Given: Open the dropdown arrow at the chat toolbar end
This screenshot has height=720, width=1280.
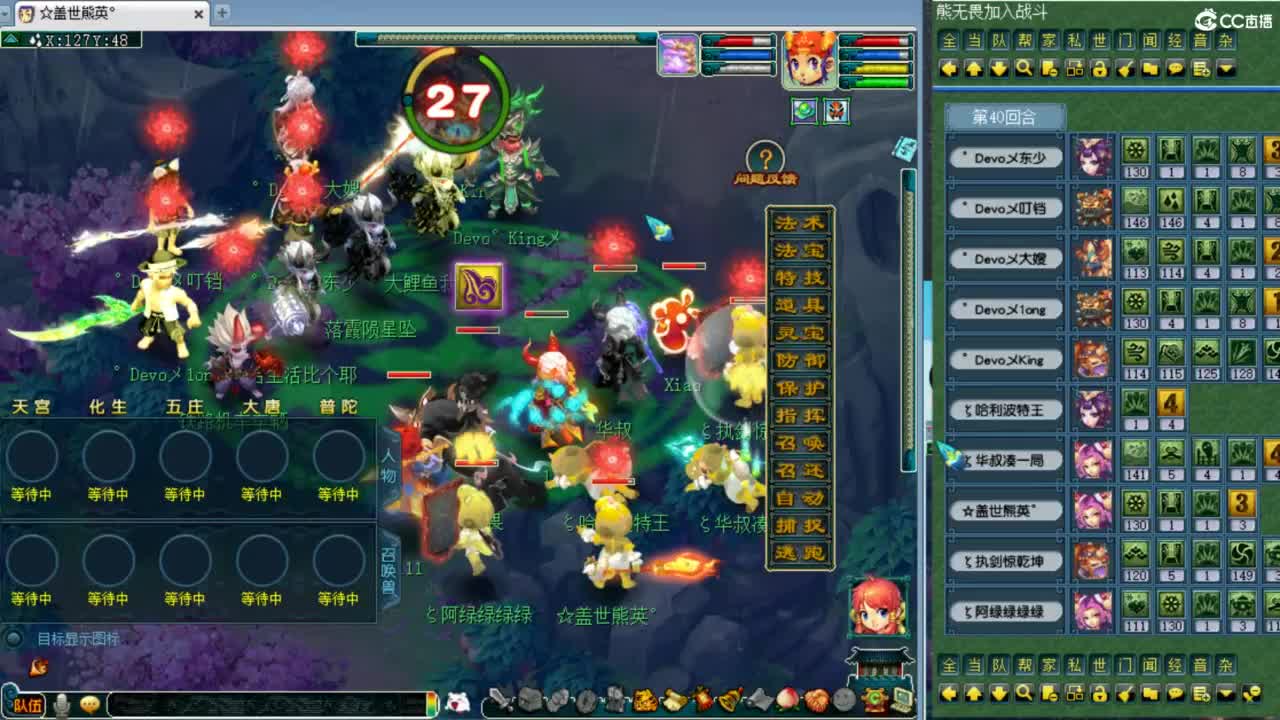Looking at the screenshot, I should 1226,68.
